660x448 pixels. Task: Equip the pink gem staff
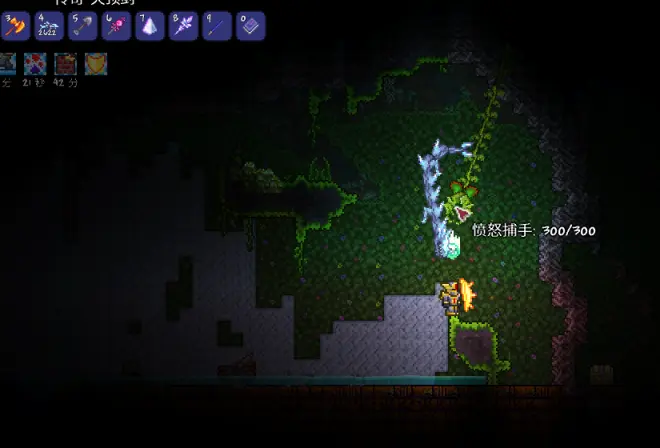116,26
